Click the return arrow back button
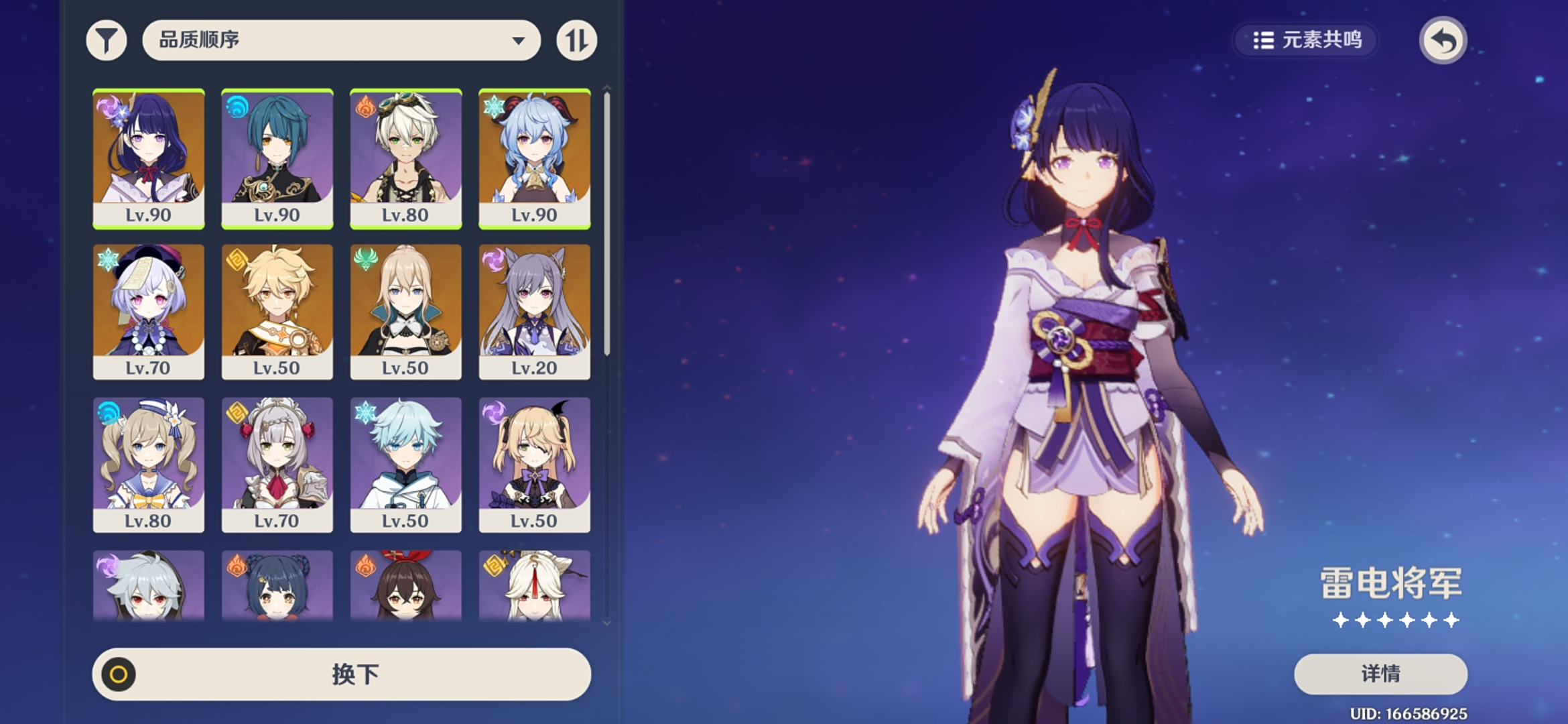 [1443, 40]
